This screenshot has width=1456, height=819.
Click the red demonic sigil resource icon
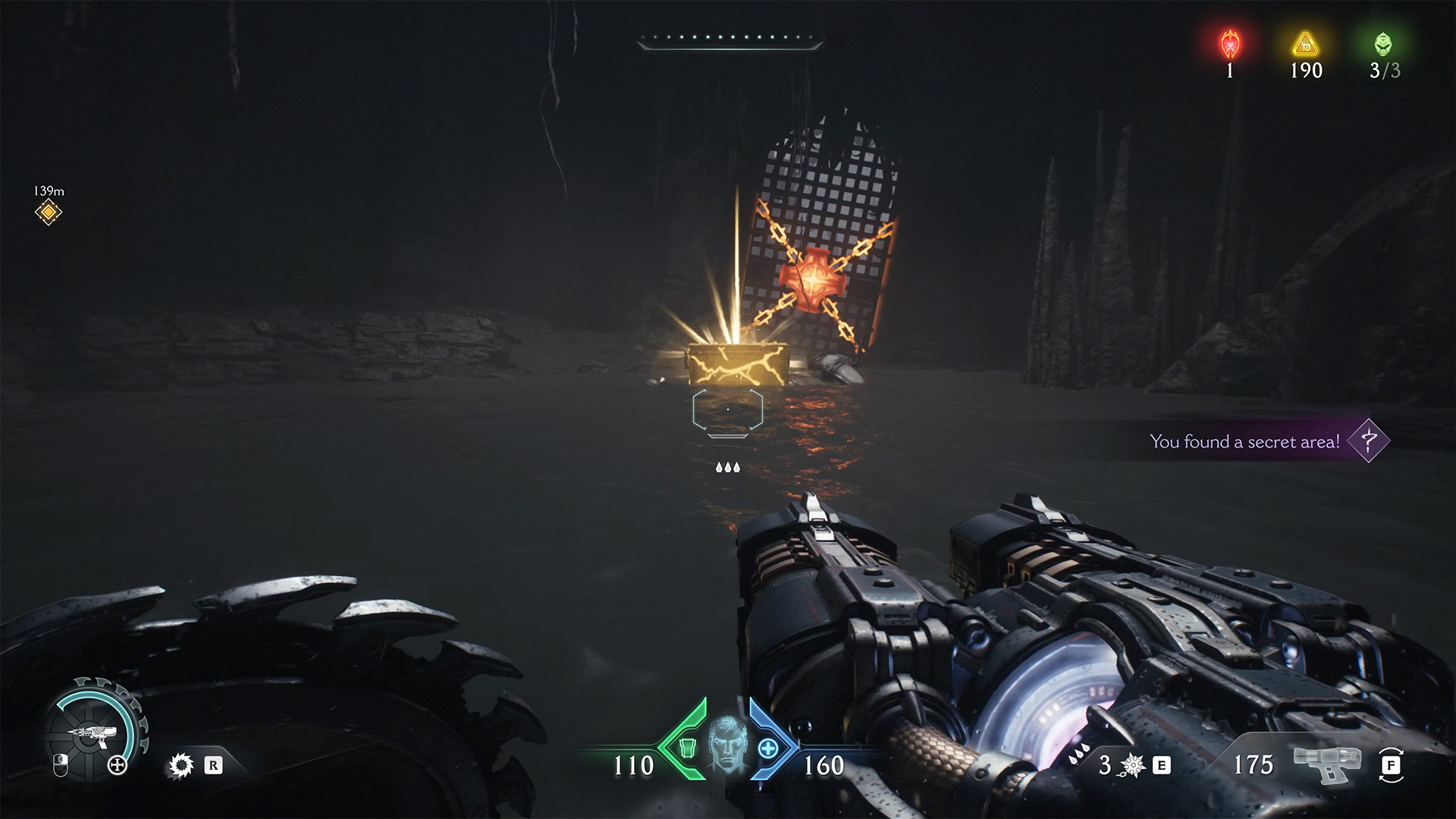(1229, 44)
